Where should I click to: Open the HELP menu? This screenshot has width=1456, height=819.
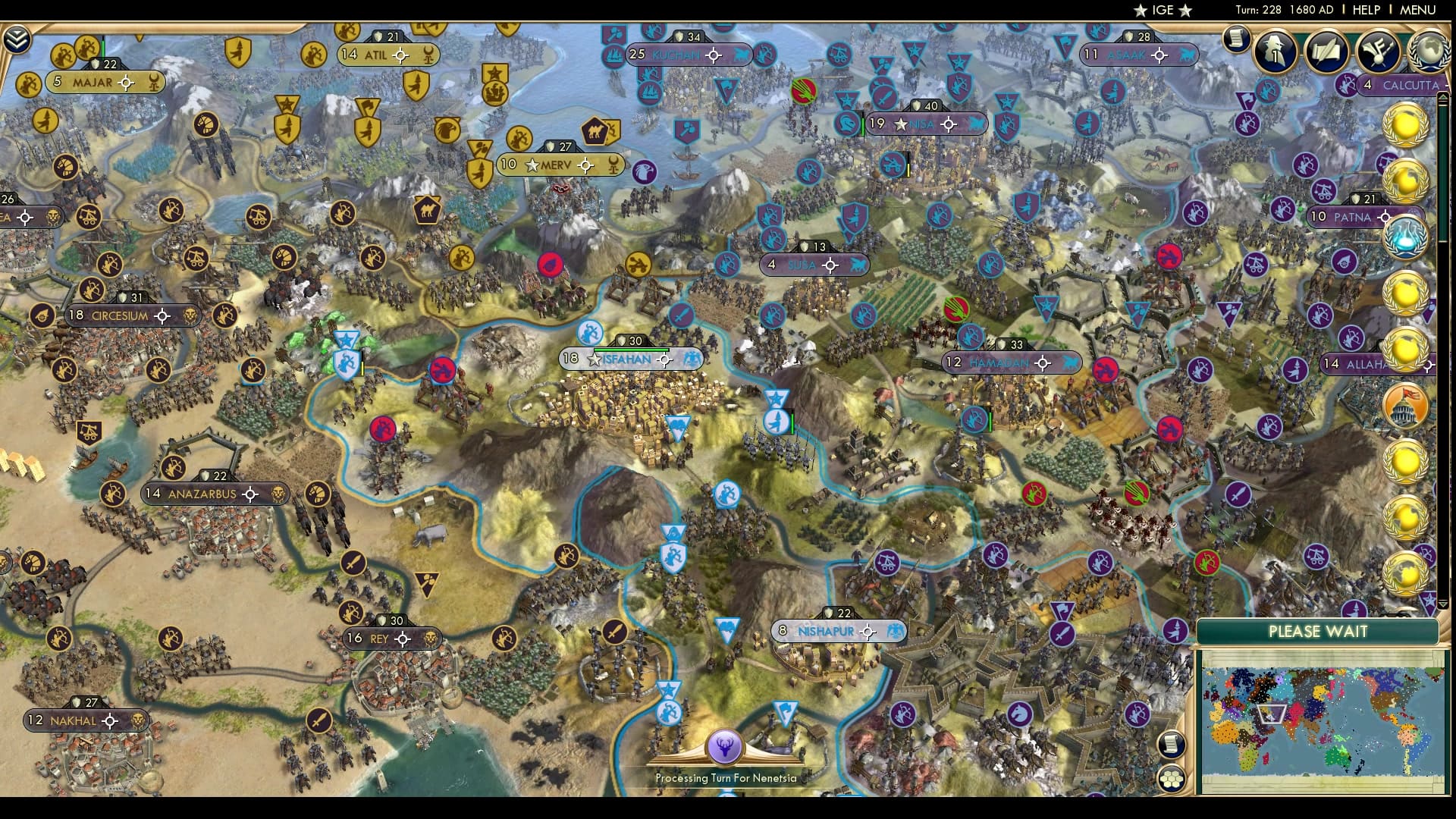1368,10
